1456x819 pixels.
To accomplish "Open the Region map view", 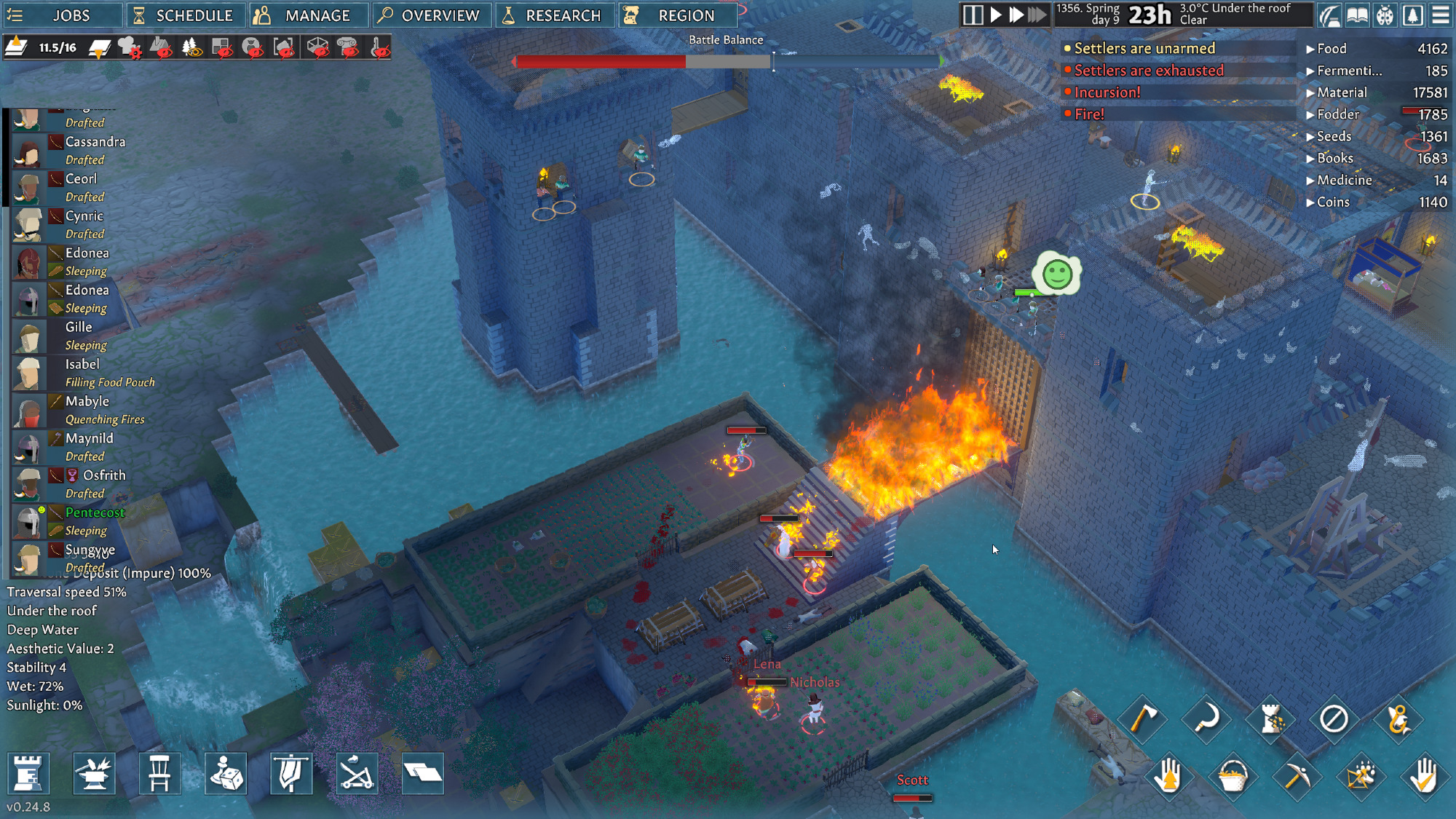I will [x=677, y=15].
